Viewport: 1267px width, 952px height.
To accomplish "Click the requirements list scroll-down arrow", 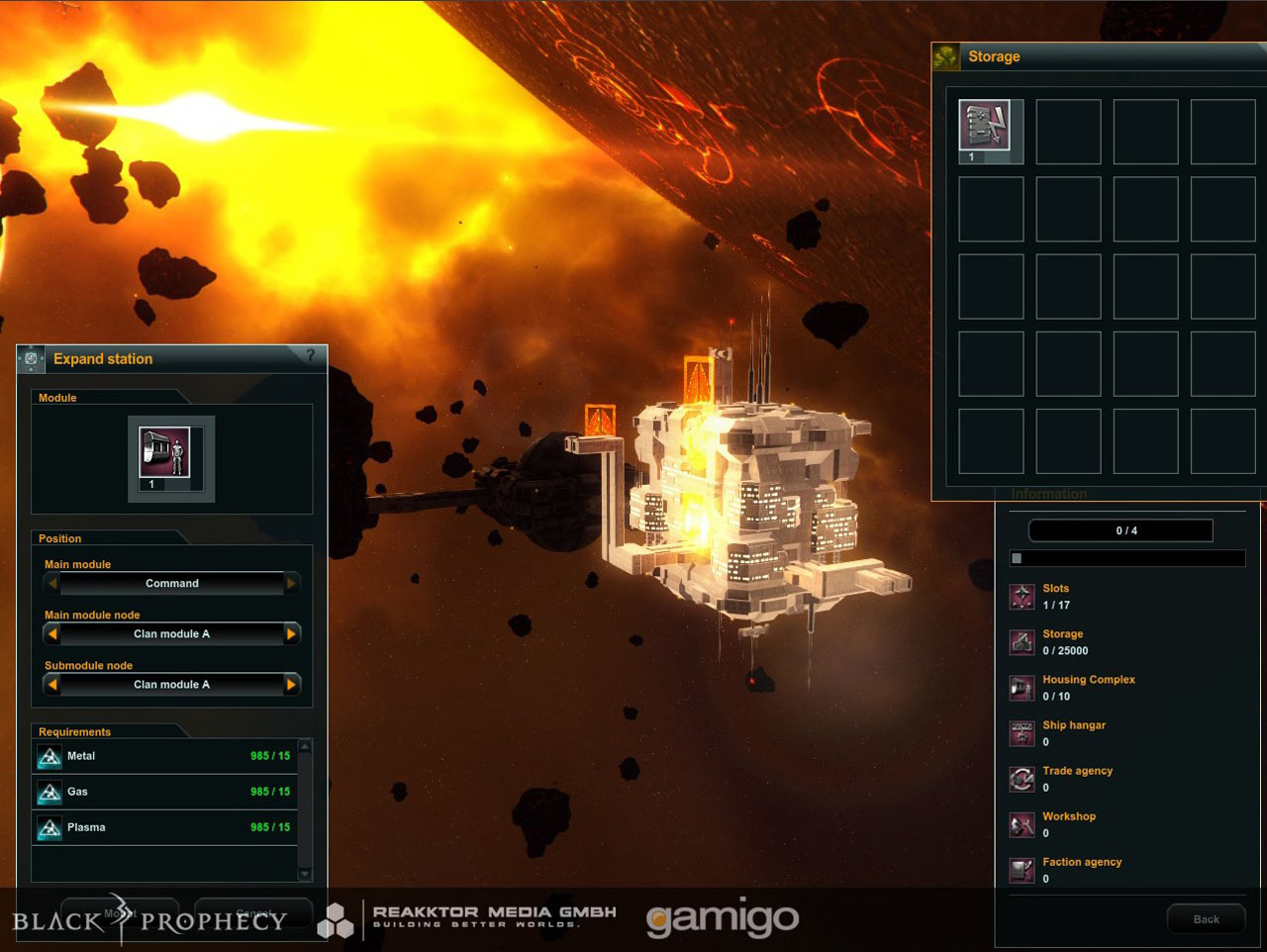I will [305, 874].
